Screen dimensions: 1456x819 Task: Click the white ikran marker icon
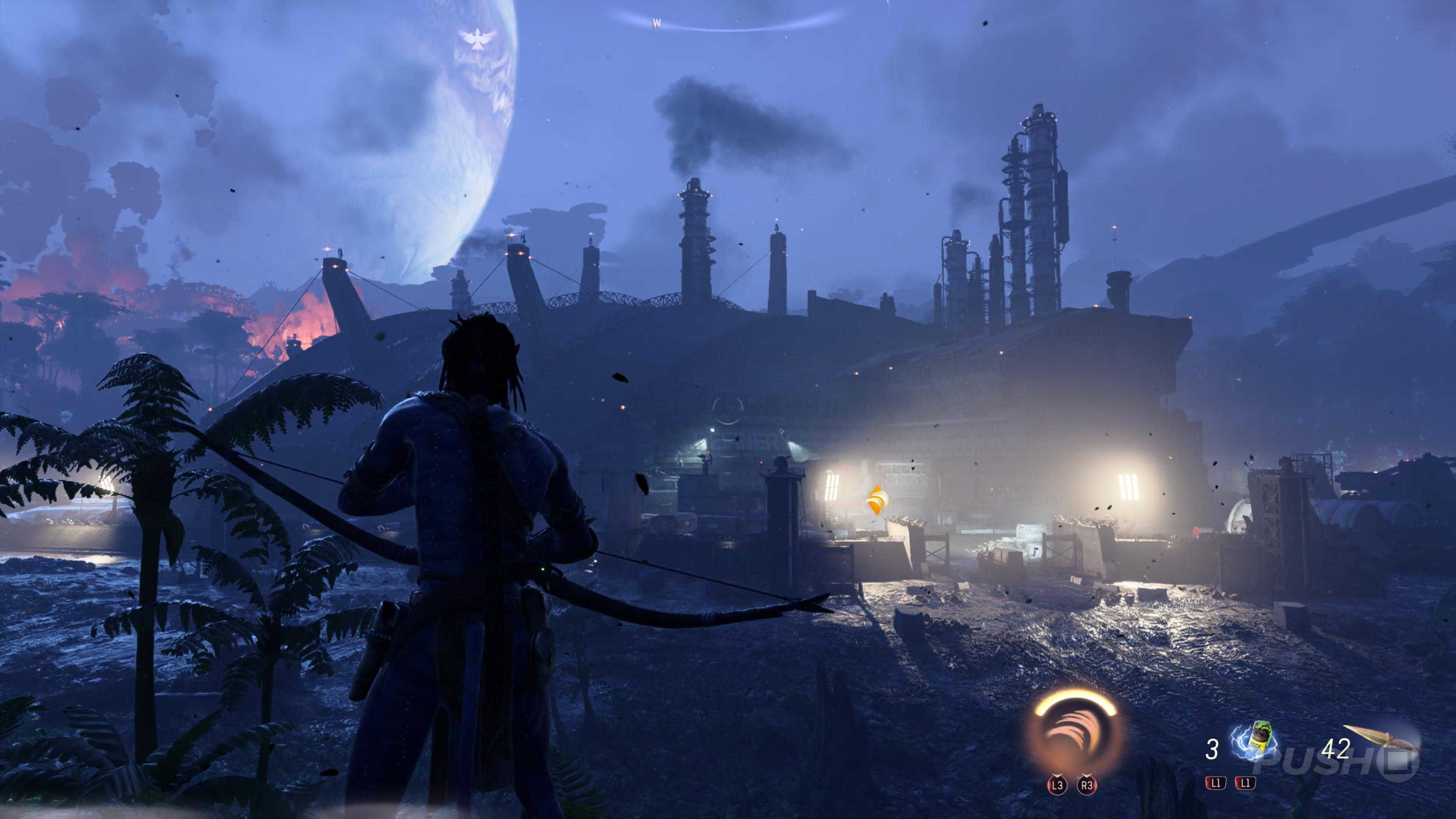click(477, 38)
